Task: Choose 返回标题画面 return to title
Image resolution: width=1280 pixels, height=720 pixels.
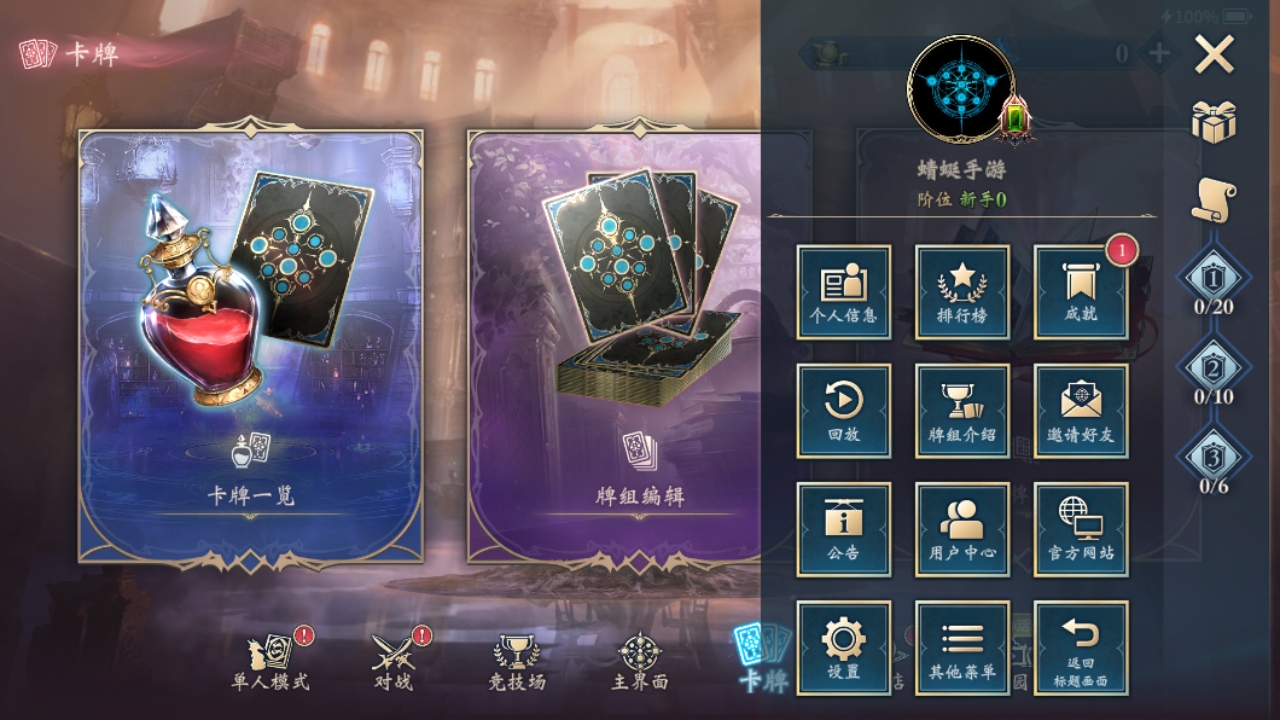Action: pos(1080,647)
